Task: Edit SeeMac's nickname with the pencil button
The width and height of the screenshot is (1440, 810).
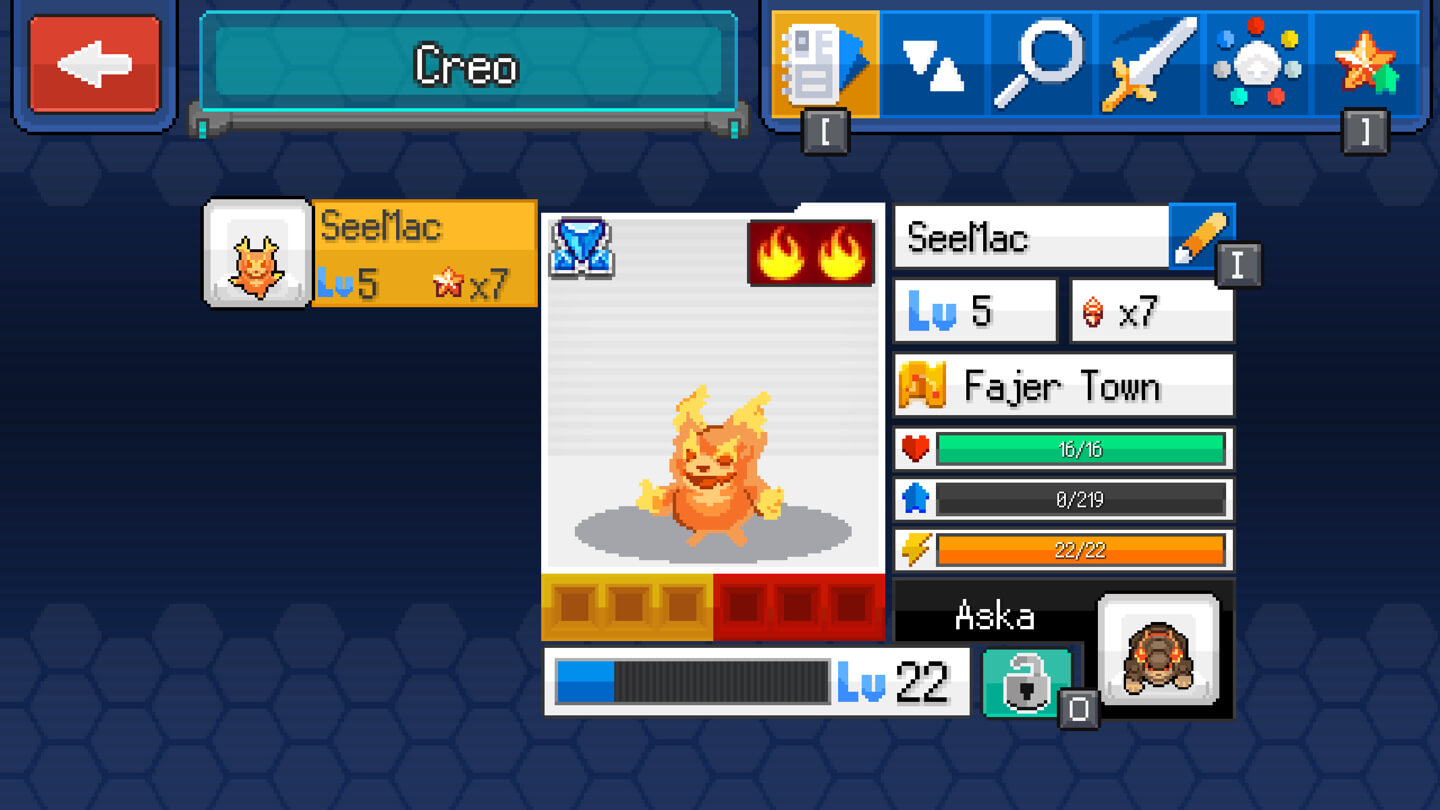Action: coord(1201,237)
